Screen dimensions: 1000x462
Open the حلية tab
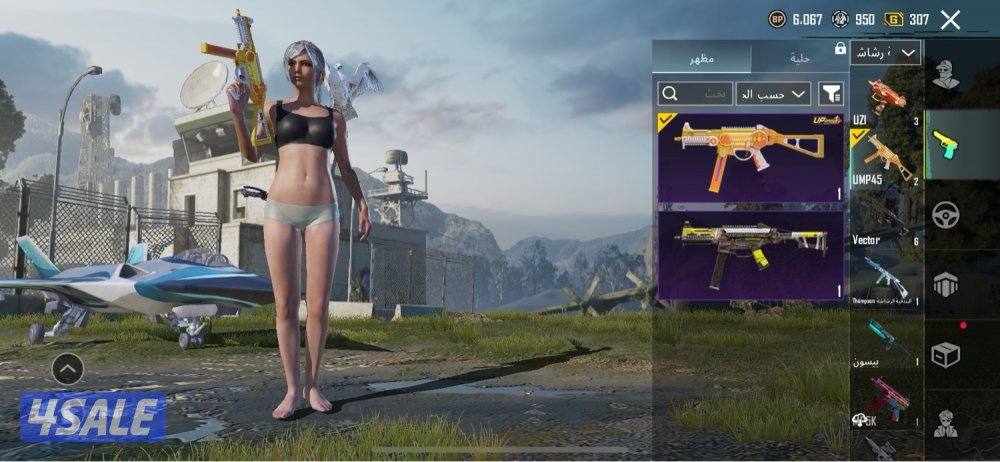tap(799, 58)
